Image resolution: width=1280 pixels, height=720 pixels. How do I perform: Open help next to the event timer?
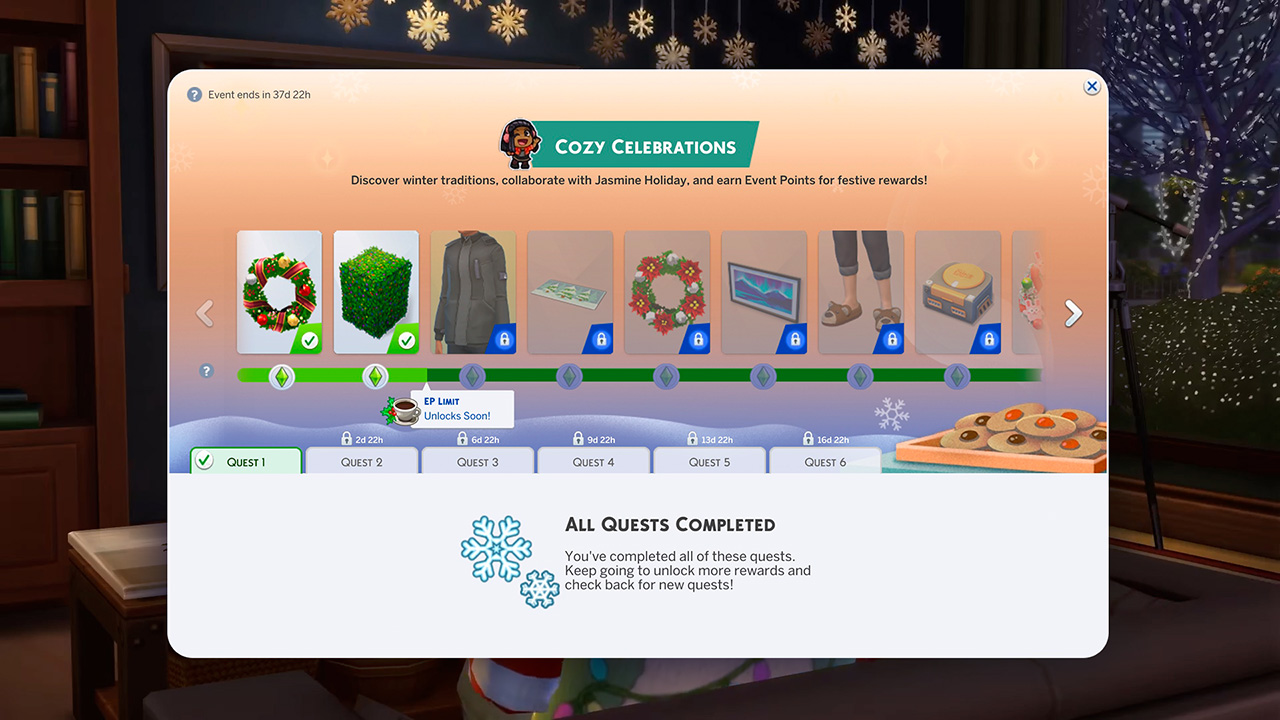point(195,95)
